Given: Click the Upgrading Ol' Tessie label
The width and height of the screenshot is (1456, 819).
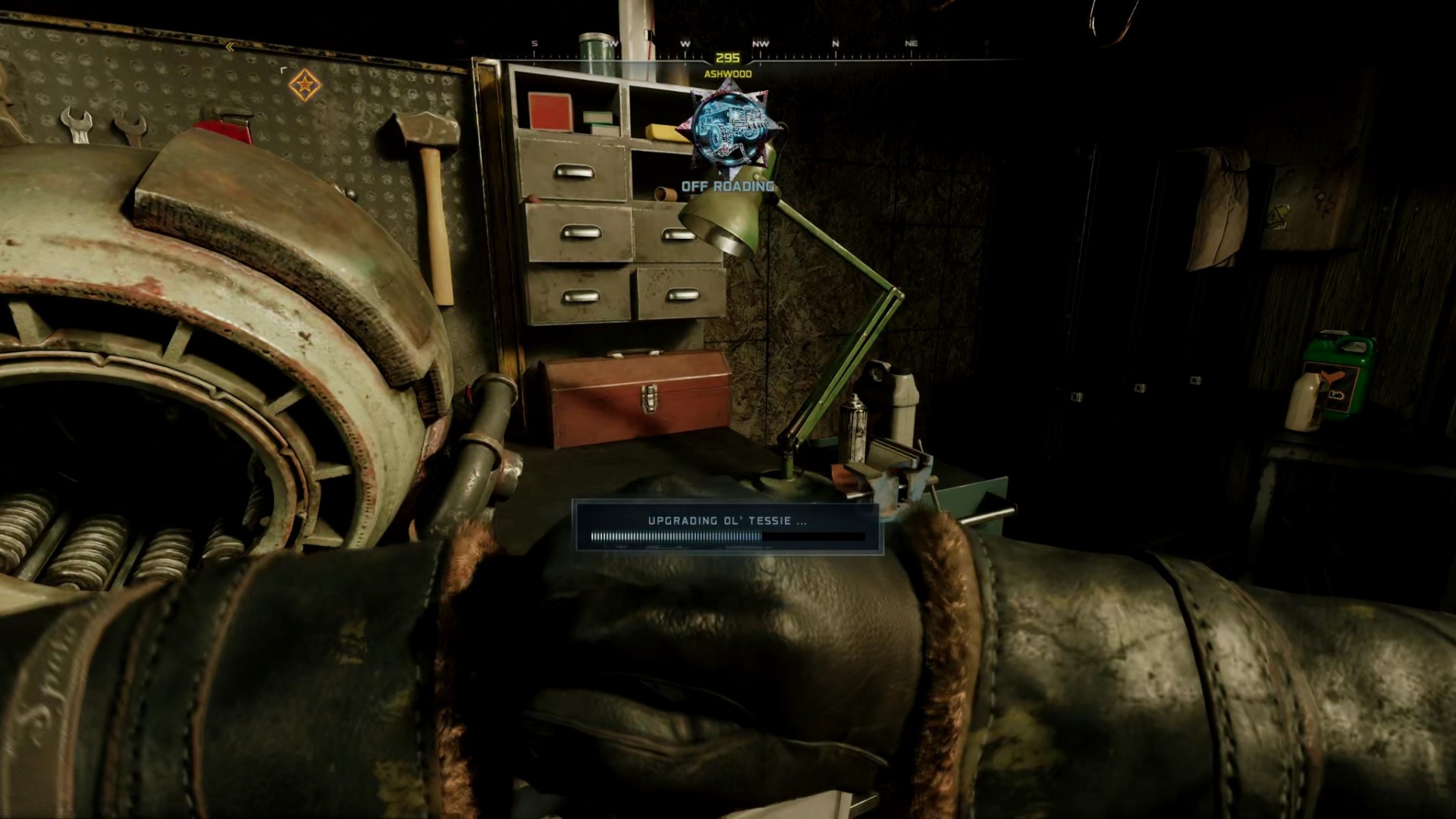Looking at the screenshot, I should (726, 520).
